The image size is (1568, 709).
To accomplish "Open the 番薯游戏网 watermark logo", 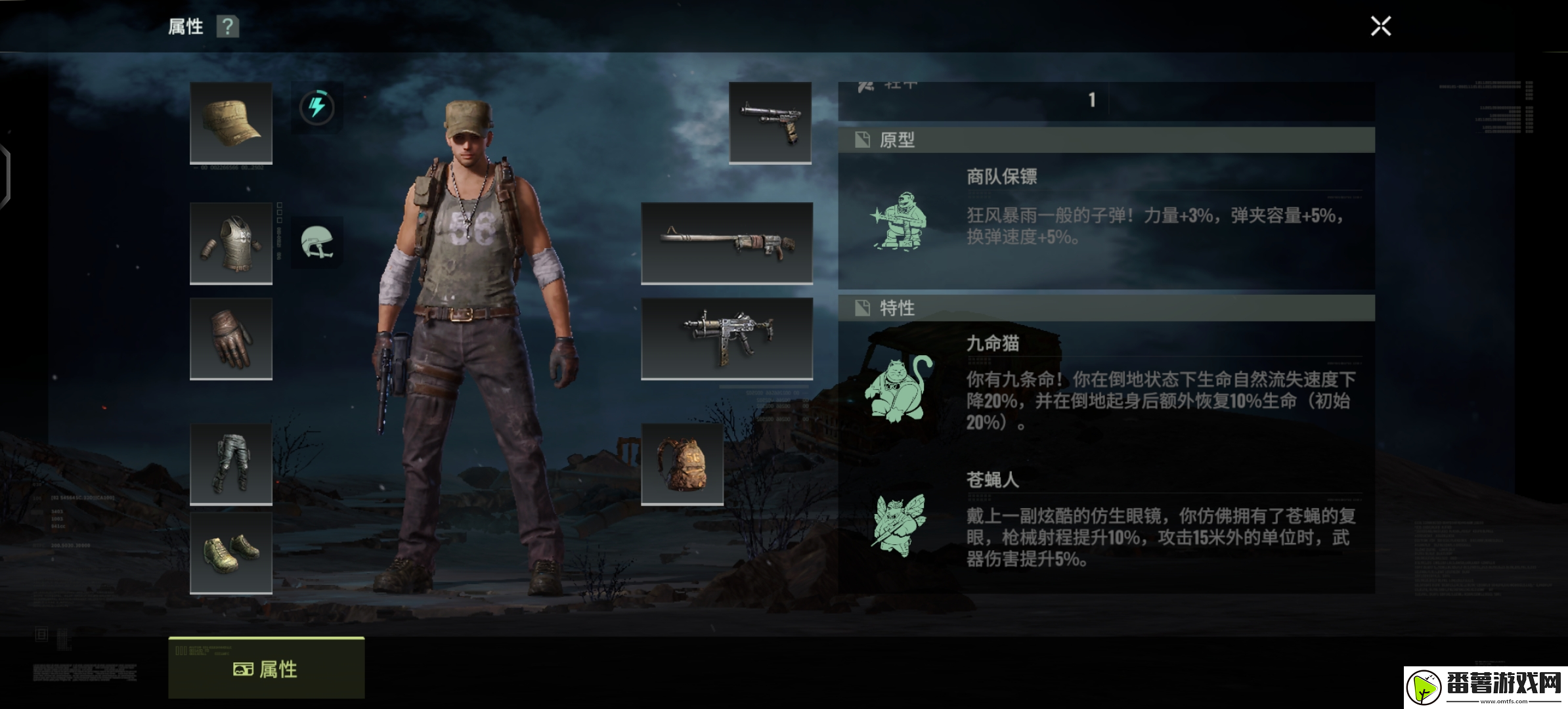I will click(x=1485, y=687).
